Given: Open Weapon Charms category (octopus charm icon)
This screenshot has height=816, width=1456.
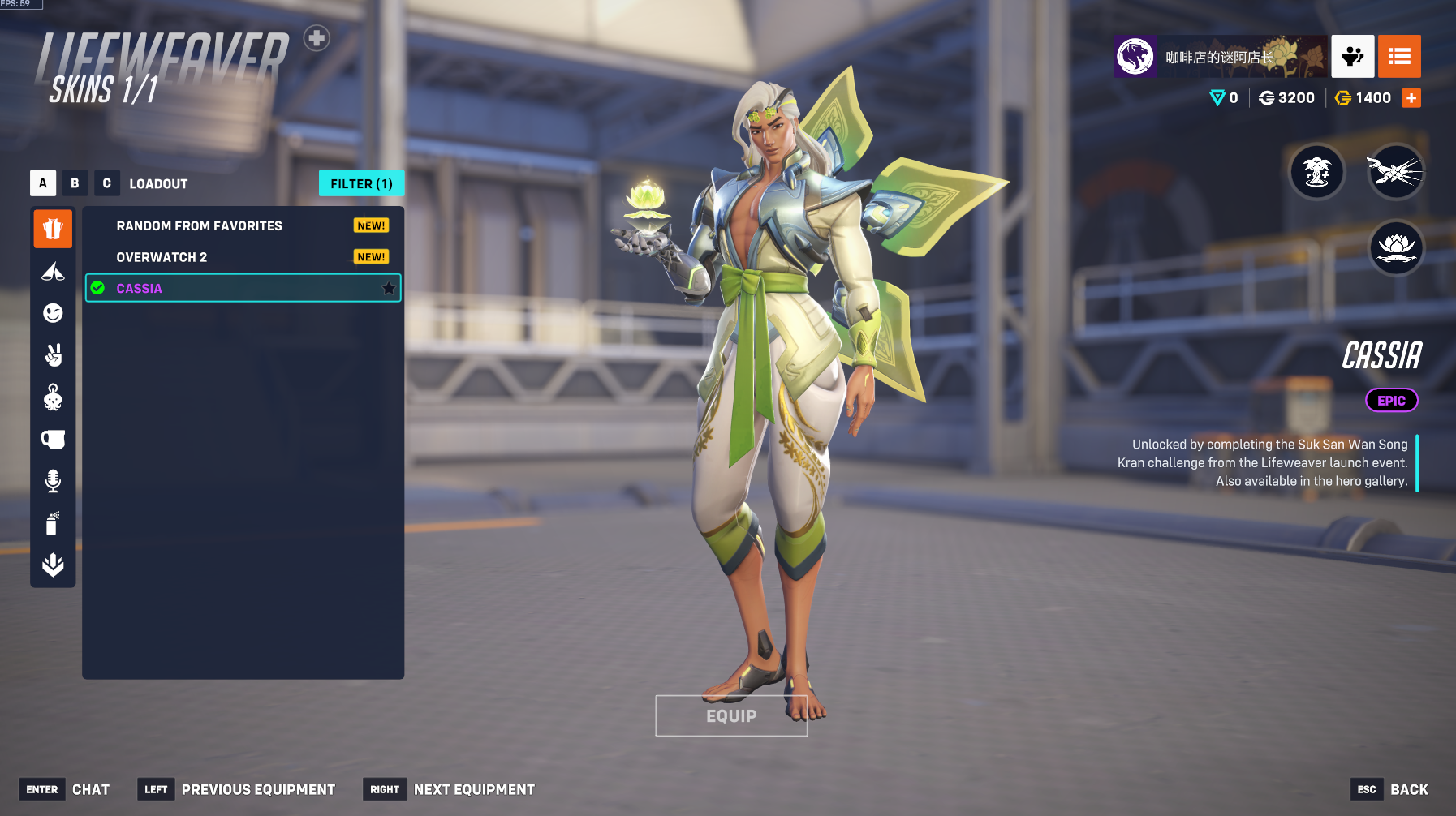Looking at the screenshot, I should tap(53, 397).
